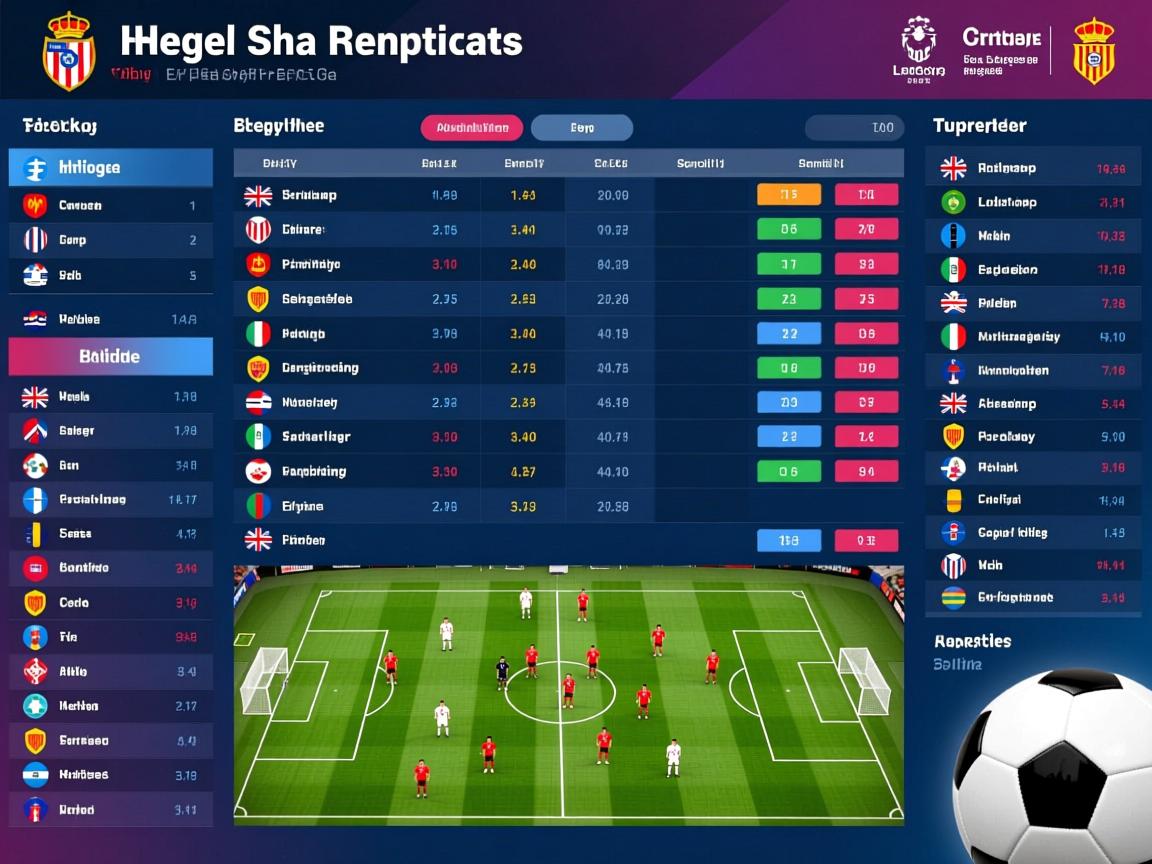The width and height of the screenshot is (1152, 864).
Task: Click the pink pill button above the odds table
Action: tap(472, 128)
